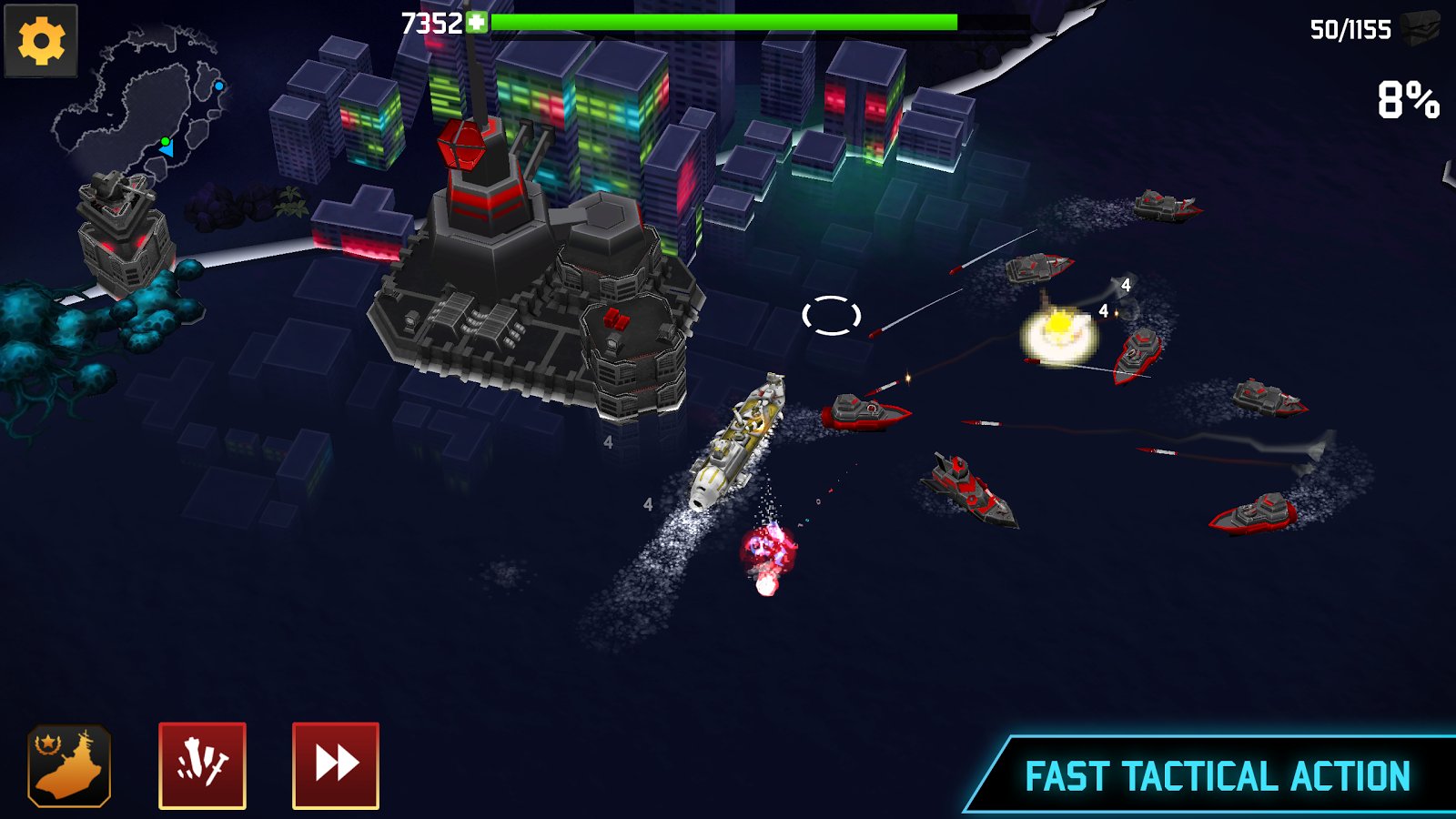Click the loot crate icon
Viewport: 1456px width, 819px height.
[1420, 28]
